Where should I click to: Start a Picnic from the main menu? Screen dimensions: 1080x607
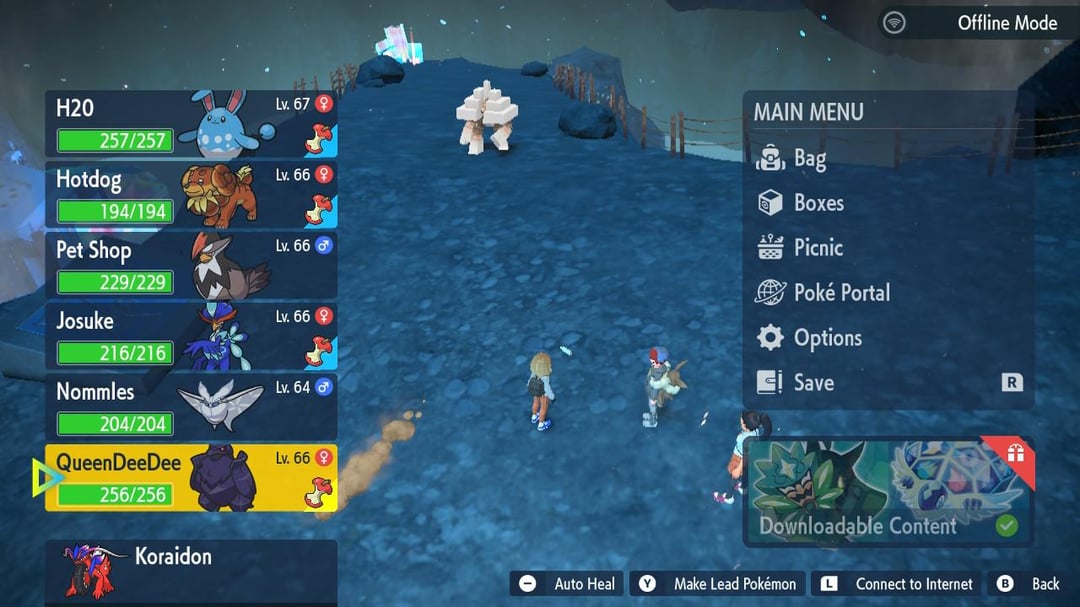pyautogui.click(x=817, y=248)
